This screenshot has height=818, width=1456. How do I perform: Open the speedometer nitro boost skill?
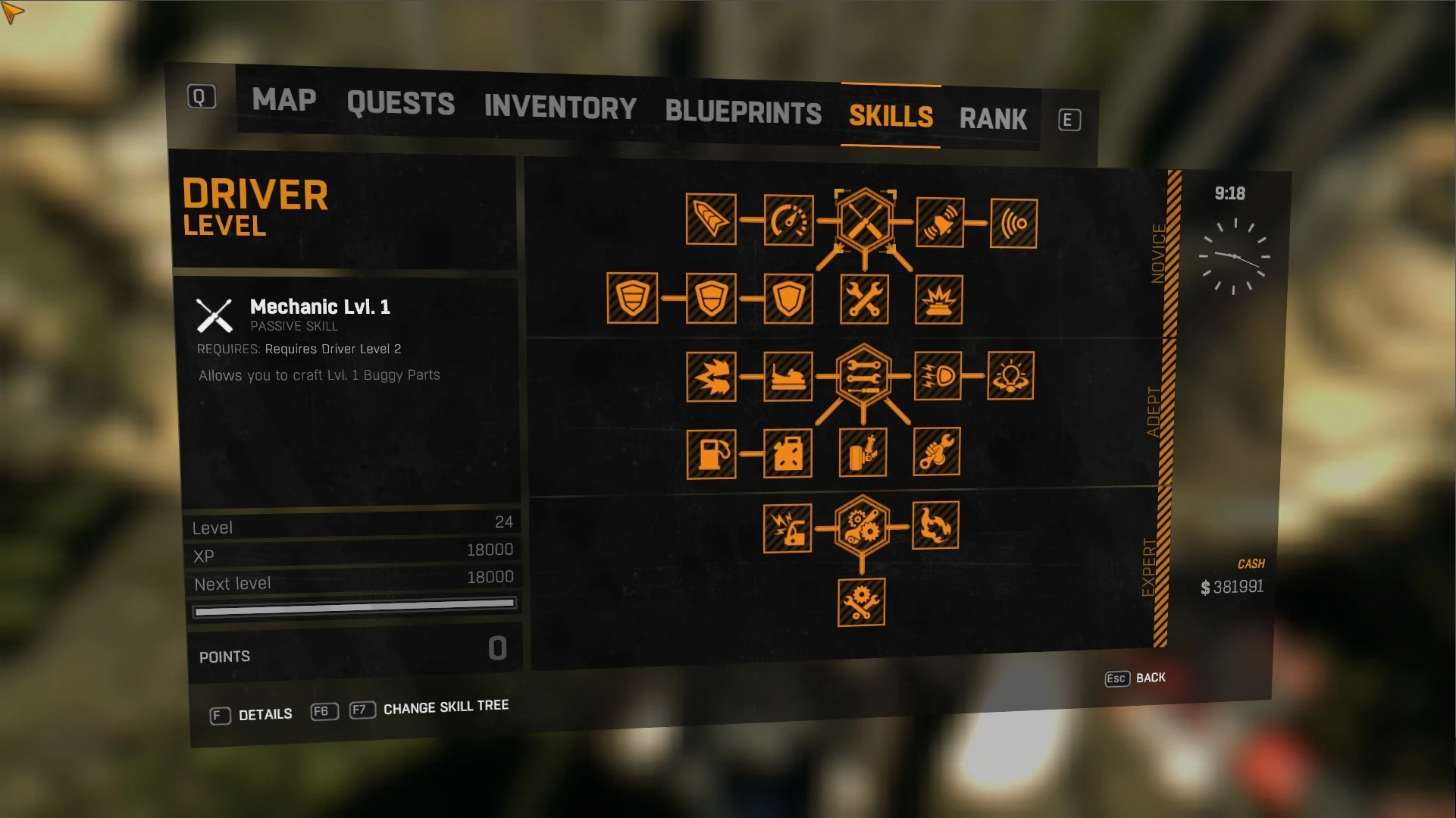click(x=788, y=220)
